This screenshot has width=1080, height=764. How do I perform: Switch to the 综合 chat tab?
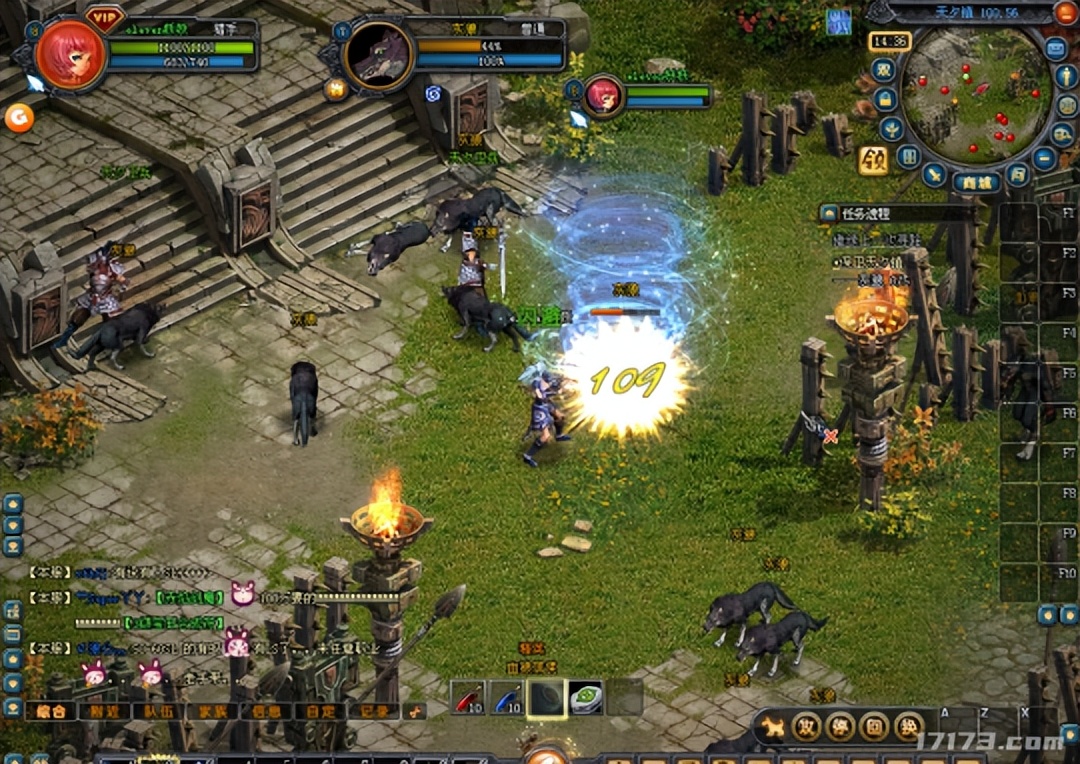pyautogui.click(x=51, y=711)
